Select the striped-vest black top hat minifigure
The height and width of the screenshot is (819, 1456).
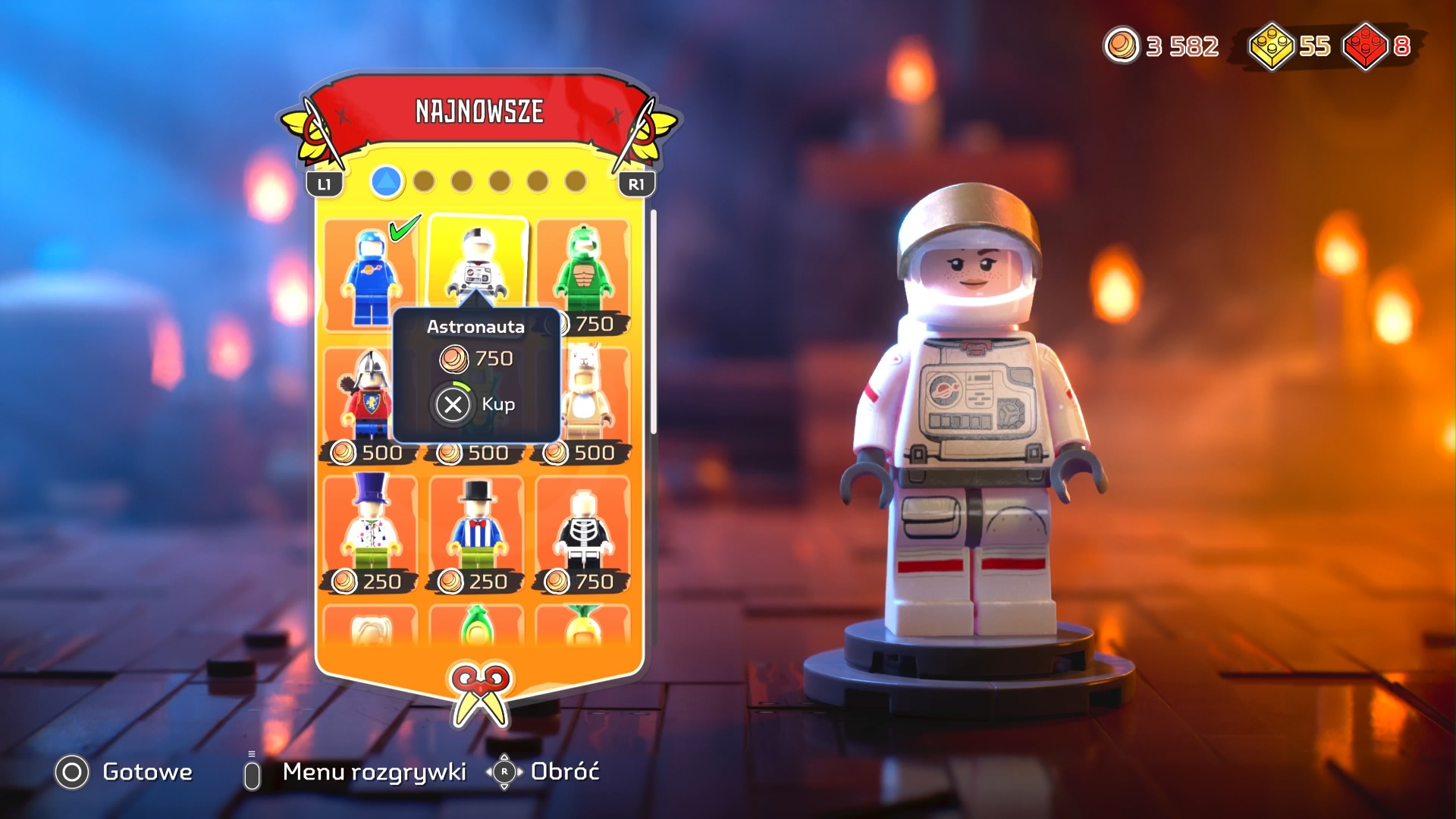477,527
